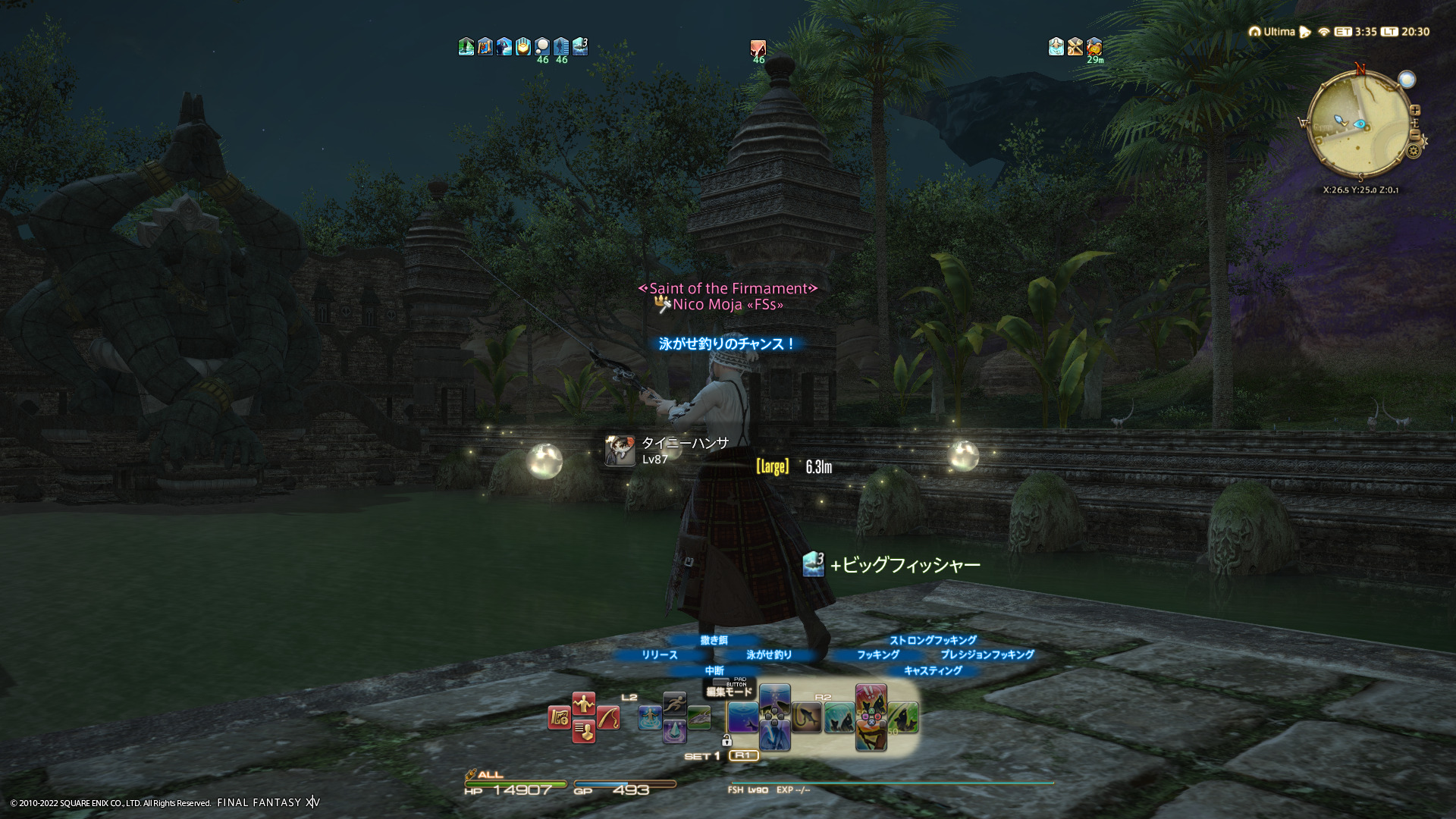The image size is (1456, 819).
Task: Toggle the hotbar padlock icon
Action: pyautogui.click(x=726, y=740)
